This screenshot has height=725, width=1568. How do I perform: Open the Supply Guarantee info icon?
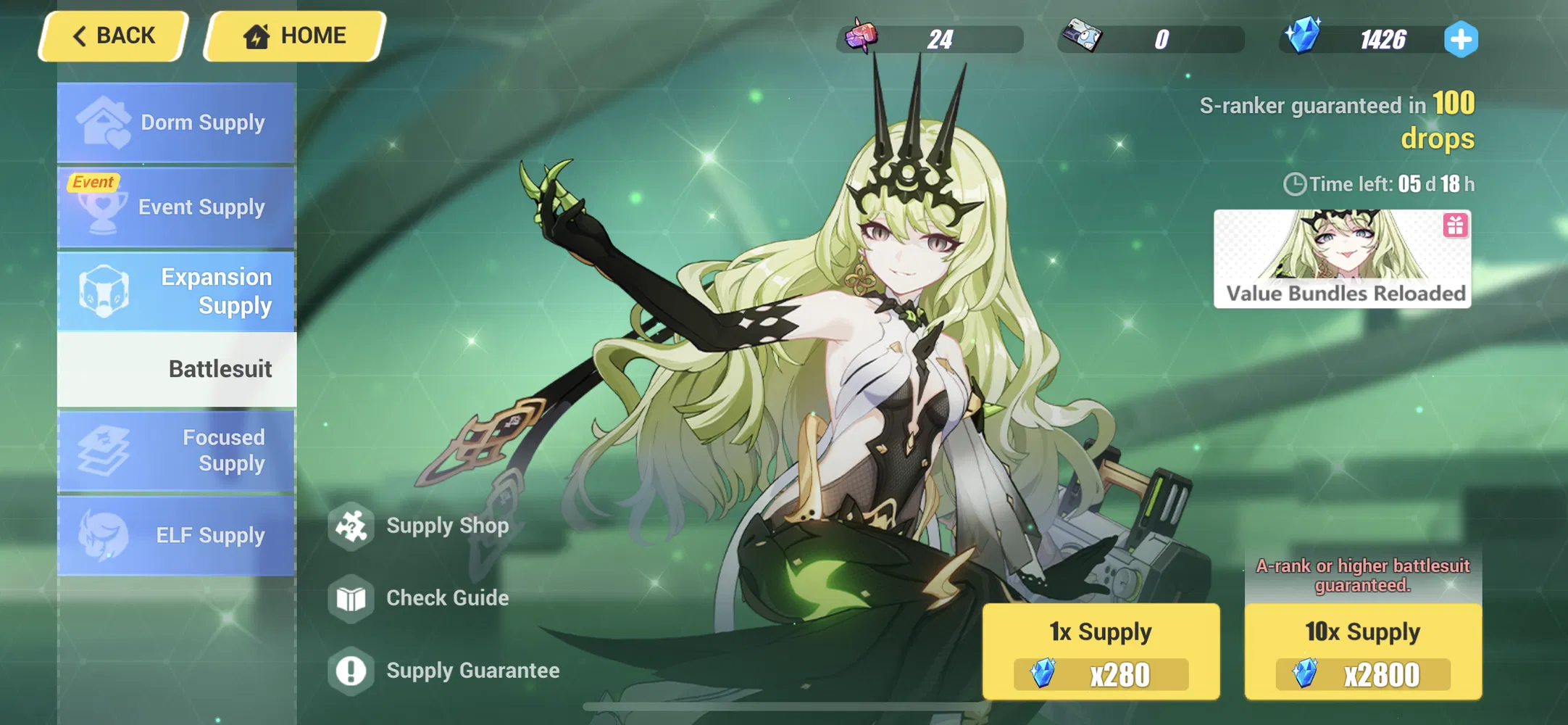tap(352, 671)
